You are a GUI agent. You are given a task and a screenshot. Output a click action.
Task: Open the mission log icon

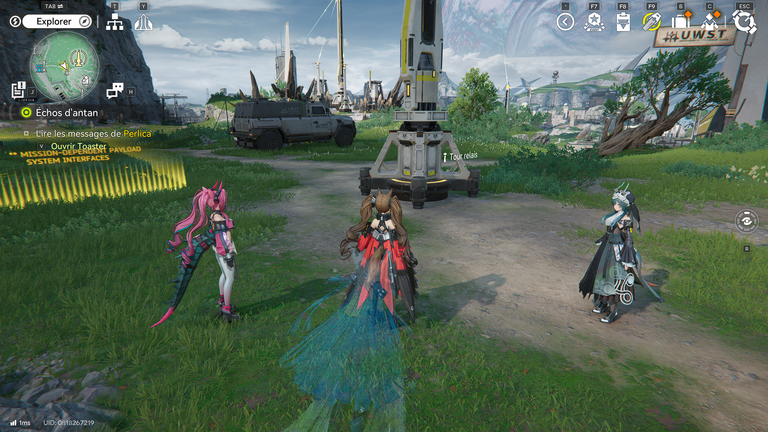point(19,90)
